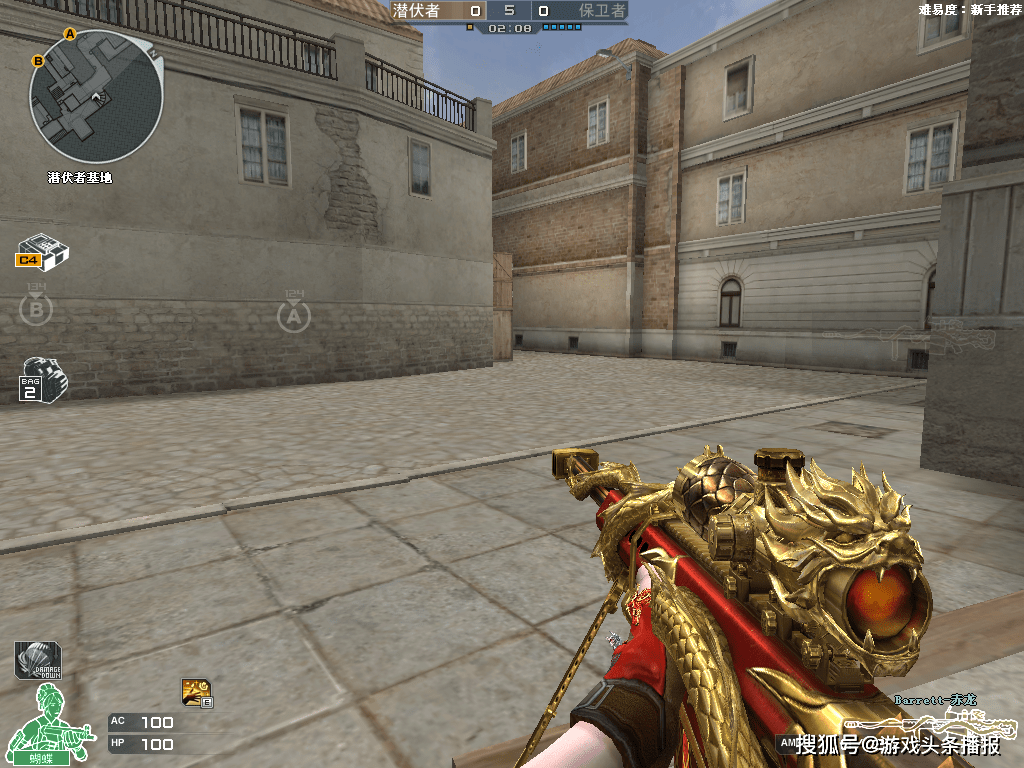Open the BAG 2 backpack icon
This screenshot has width=1024, height=768.
coord(42,379)
